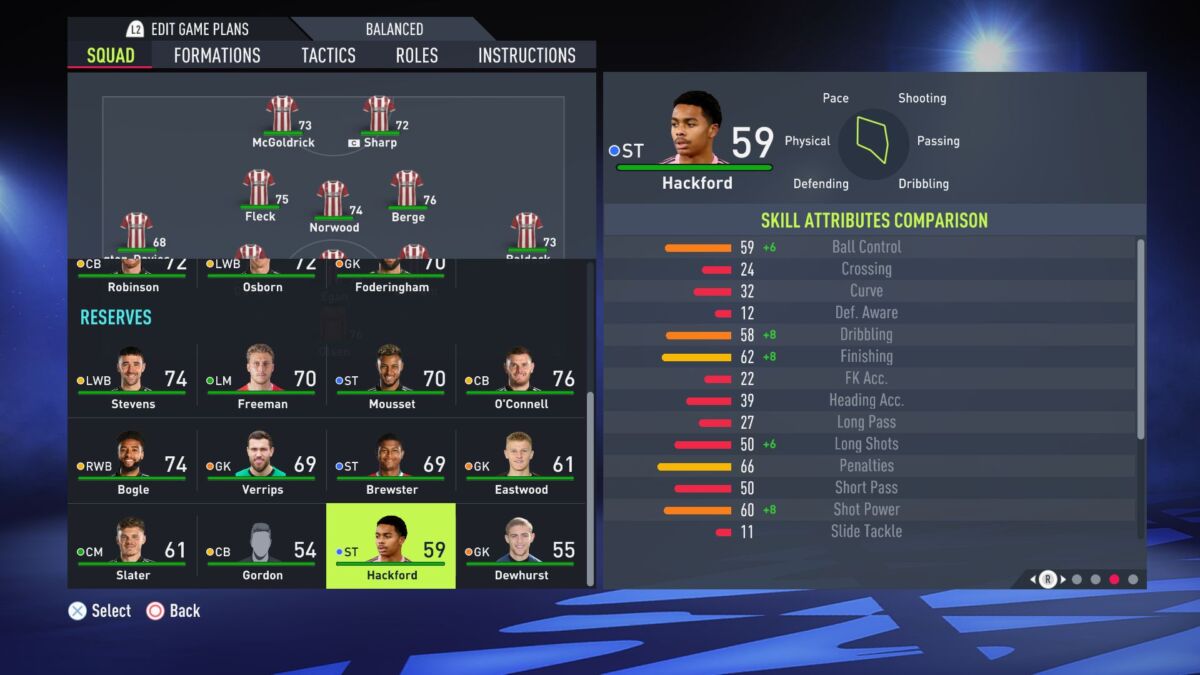Choose reserve player Freeman
Screen dimensions: 1200x675
coord(262,379)
